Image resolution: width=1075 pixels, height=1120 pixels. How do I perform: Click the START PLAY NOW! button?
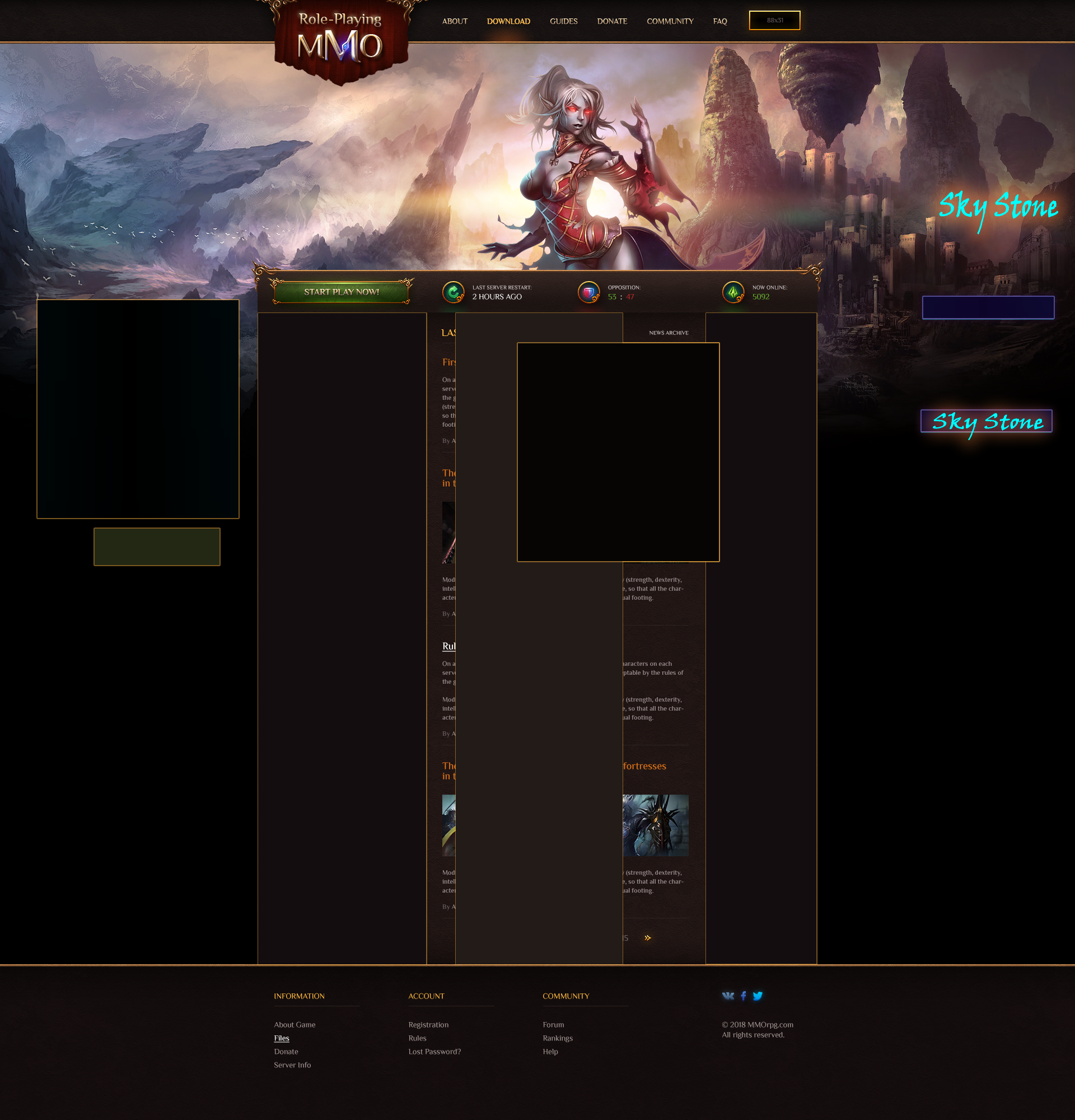pos(341,292)
